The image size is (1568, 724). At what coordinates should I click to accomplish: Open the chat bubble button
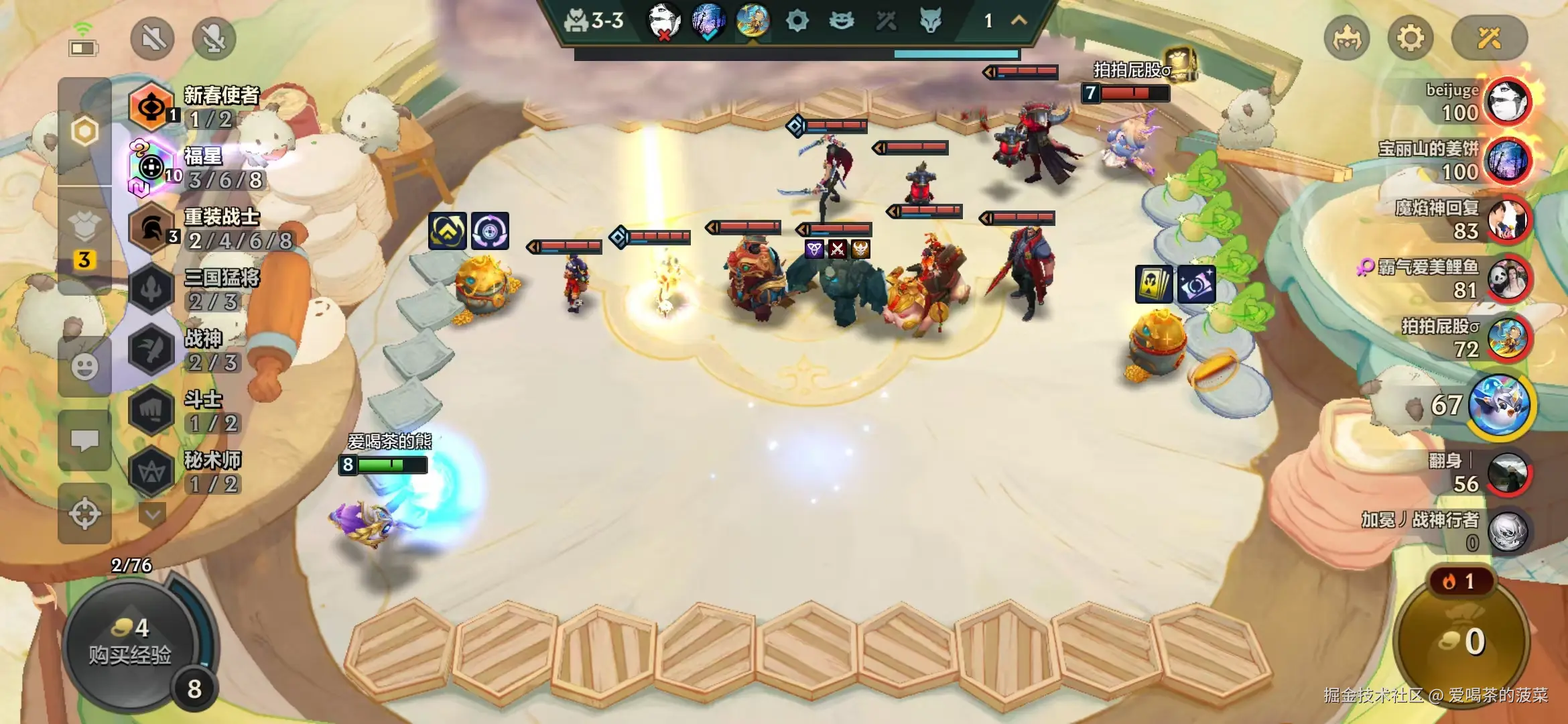[x=84, y=440]
